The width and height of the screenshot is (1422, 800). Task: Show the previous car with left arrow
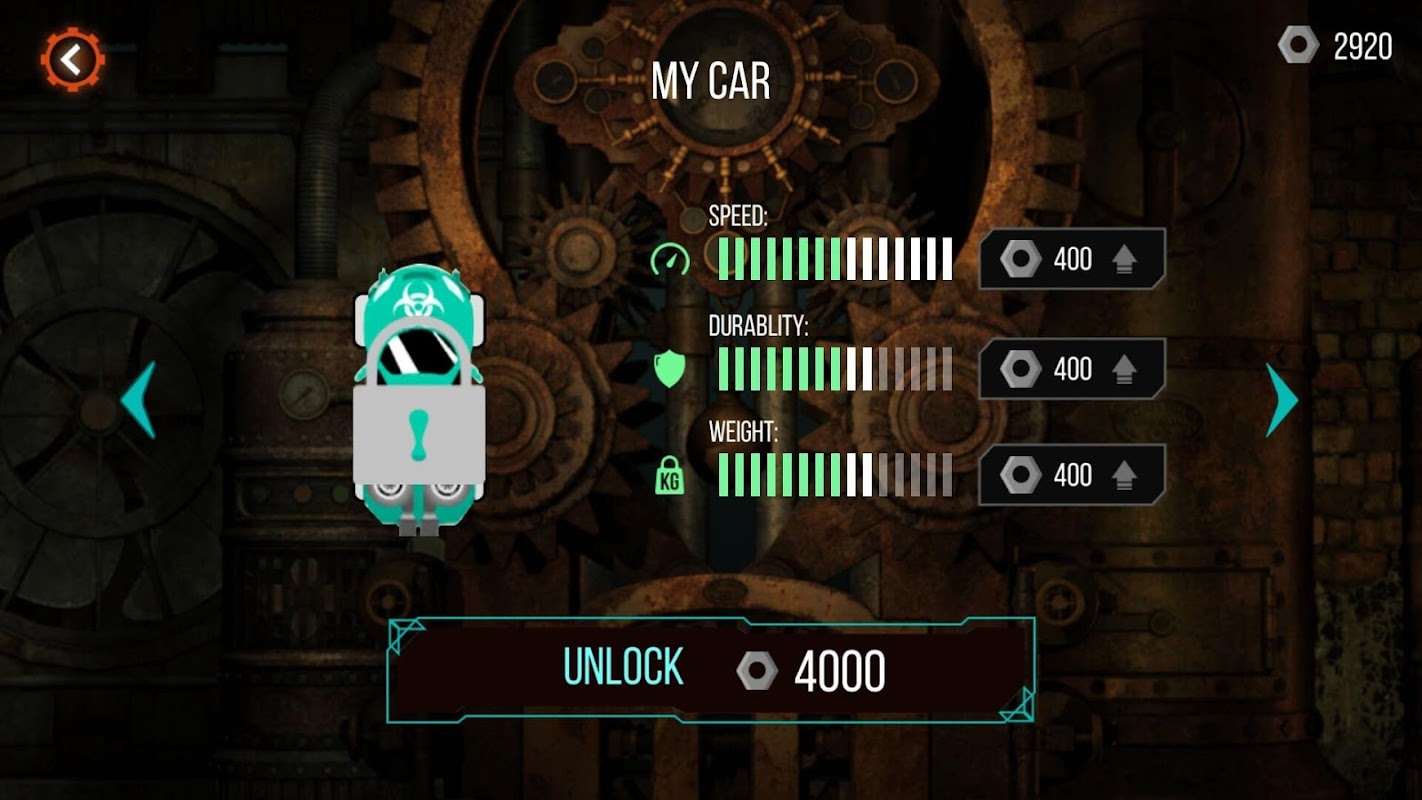coord(139,400)
